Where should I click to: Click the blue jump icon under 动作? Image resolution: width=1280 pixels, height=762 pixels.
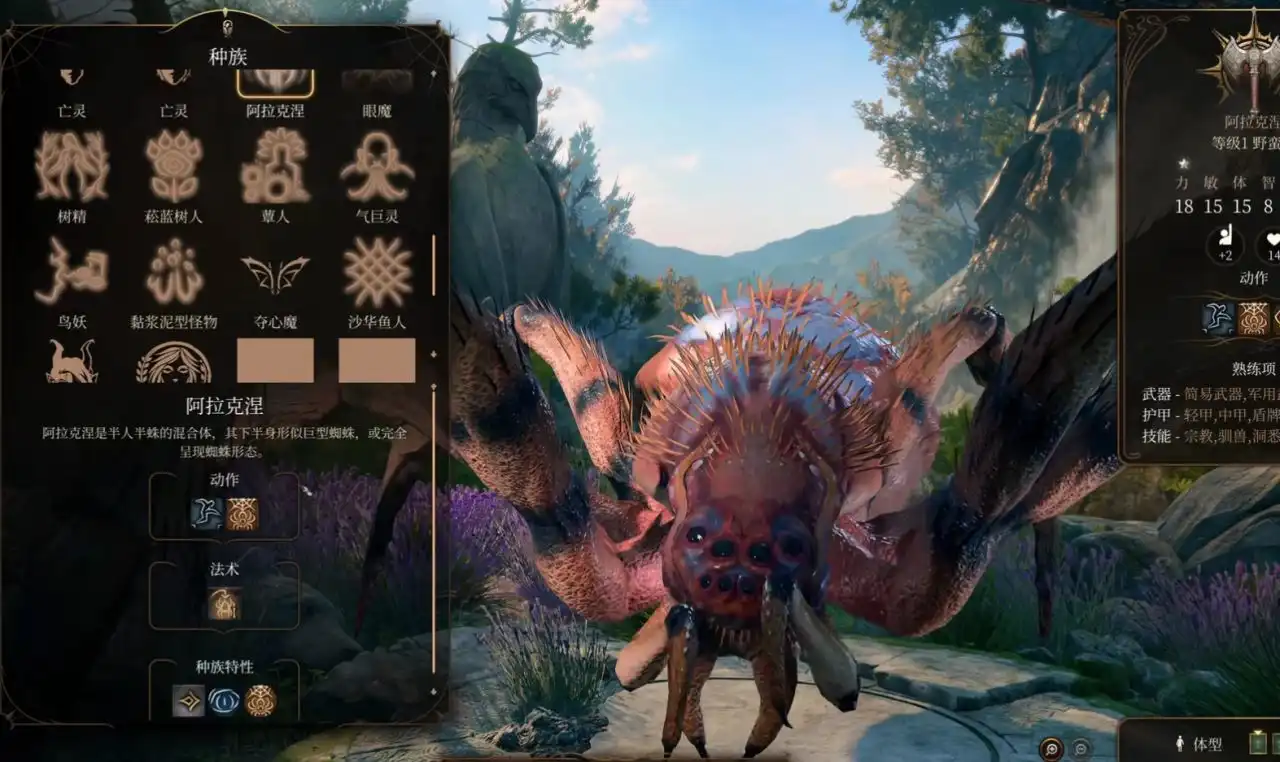tap(207, 513)
